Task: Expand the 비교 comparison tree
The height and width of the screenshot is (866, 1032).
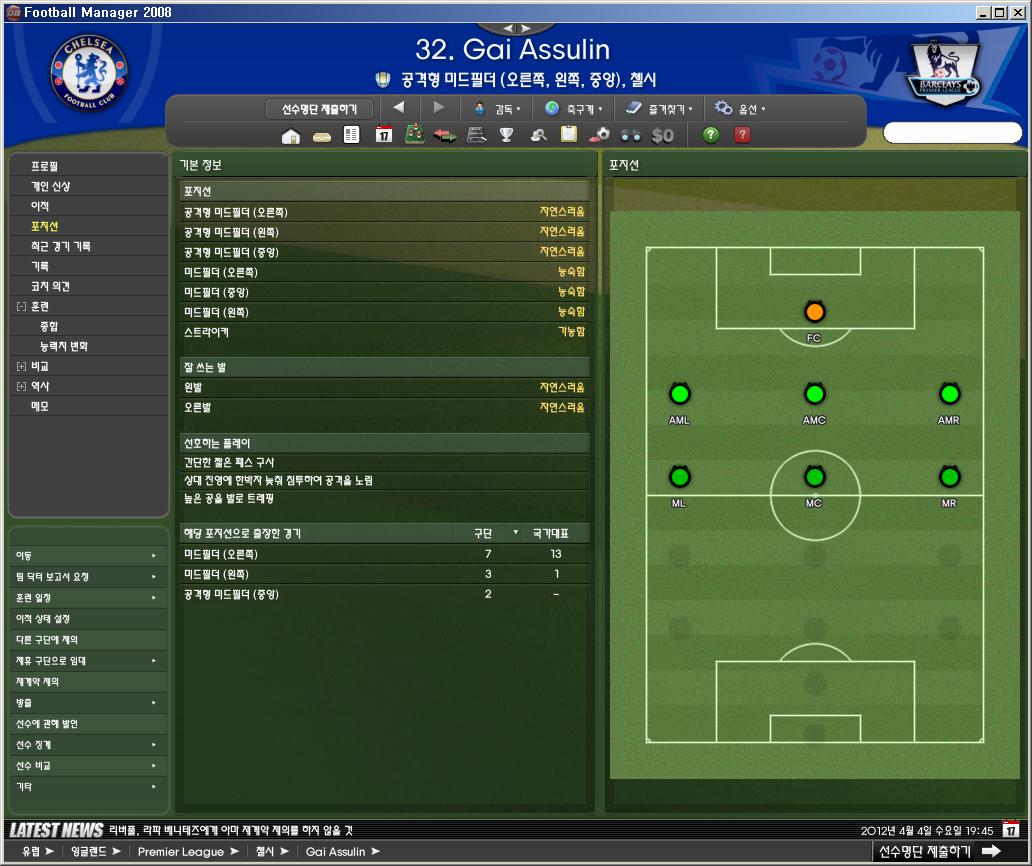Action: pyautogui.click(x=21, y=367)
